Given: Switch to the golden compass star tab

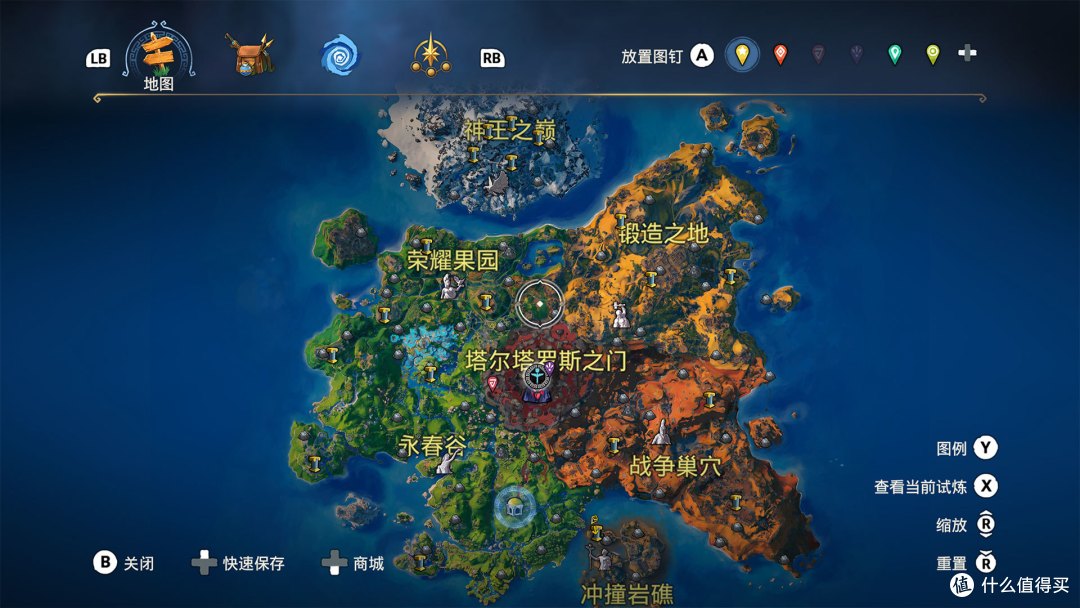Looking at the screenshot, I should [x=430, y=54].
